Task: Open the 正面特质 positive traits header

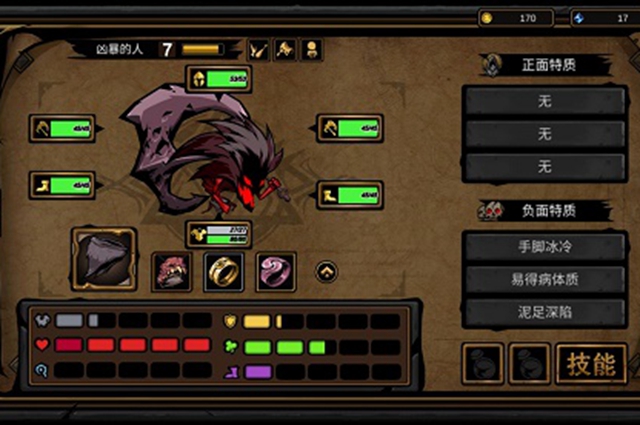Action: point(545,65)
